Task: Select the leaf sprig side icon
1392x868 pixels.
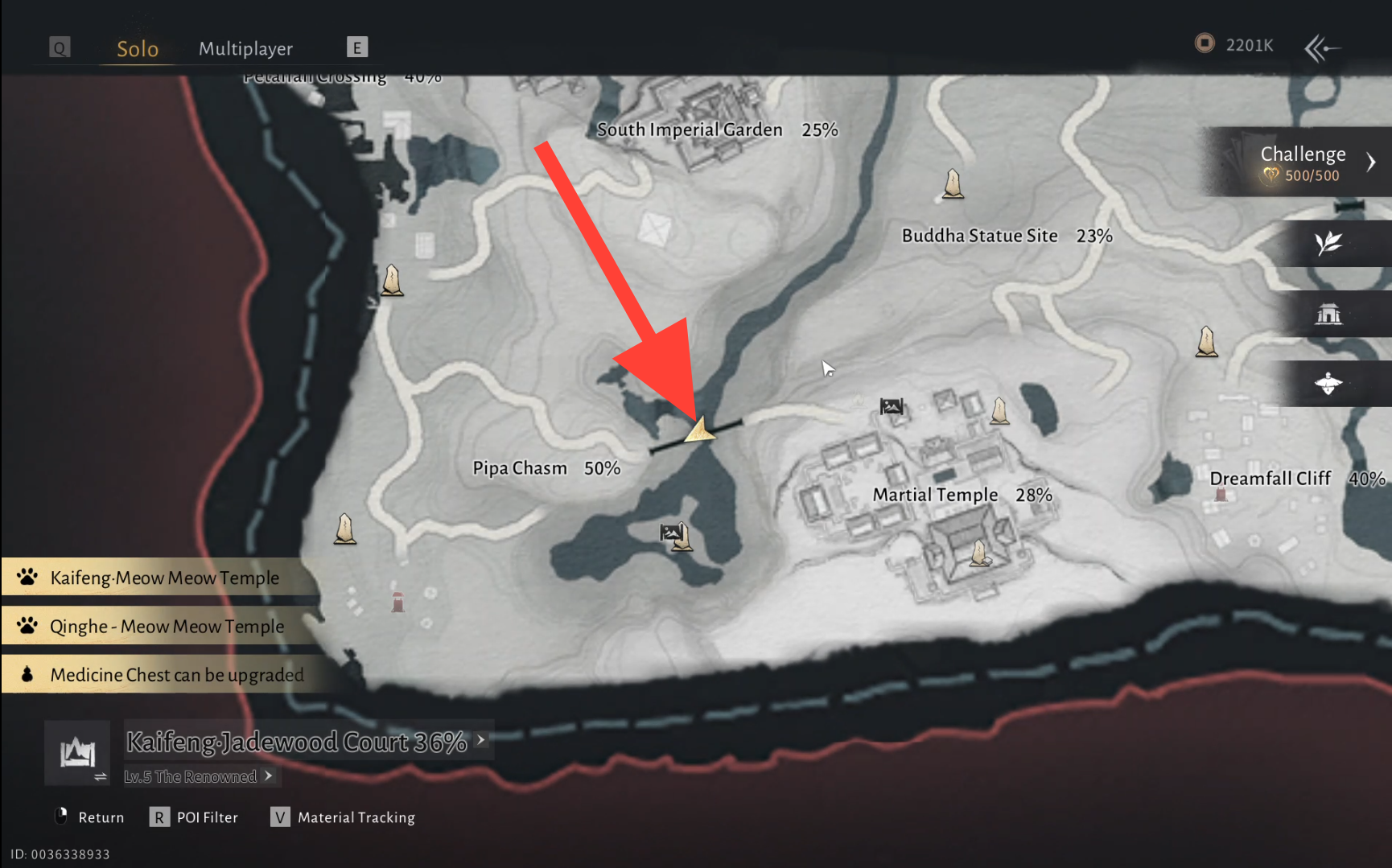Action: [1328, 243]
